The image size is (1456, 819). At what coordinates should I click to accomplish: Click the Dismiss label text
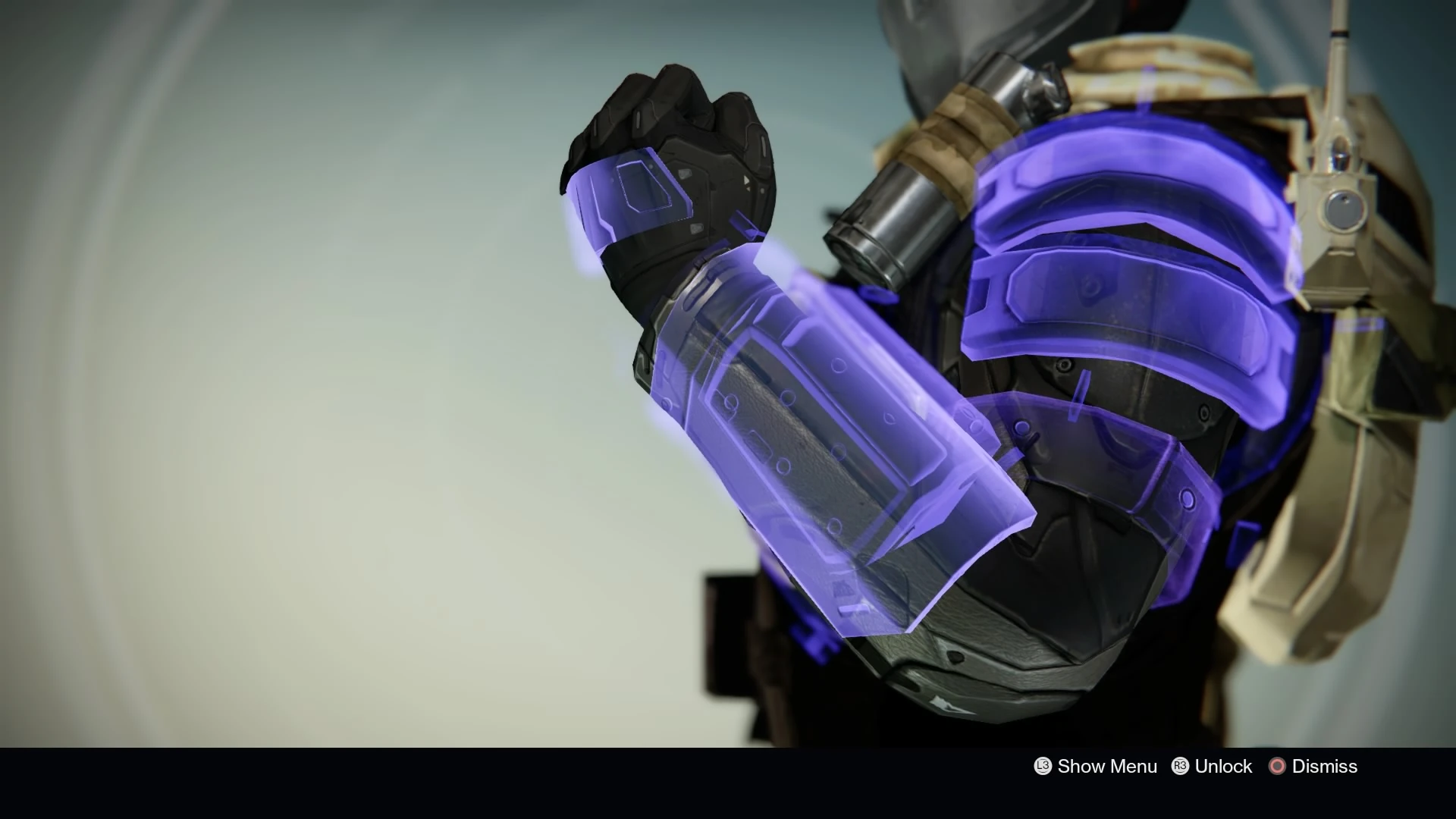[1323, 767]
